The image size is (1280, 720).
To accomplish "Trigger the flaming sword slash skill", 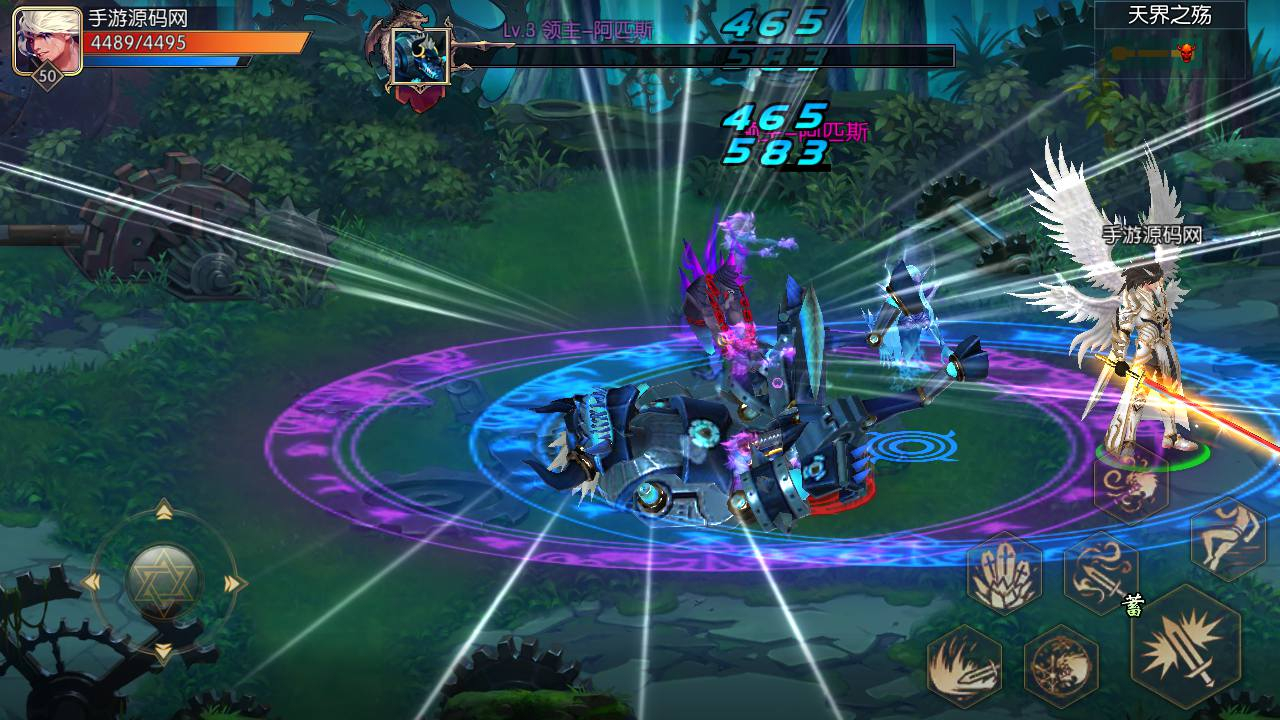I will point(965,664).
